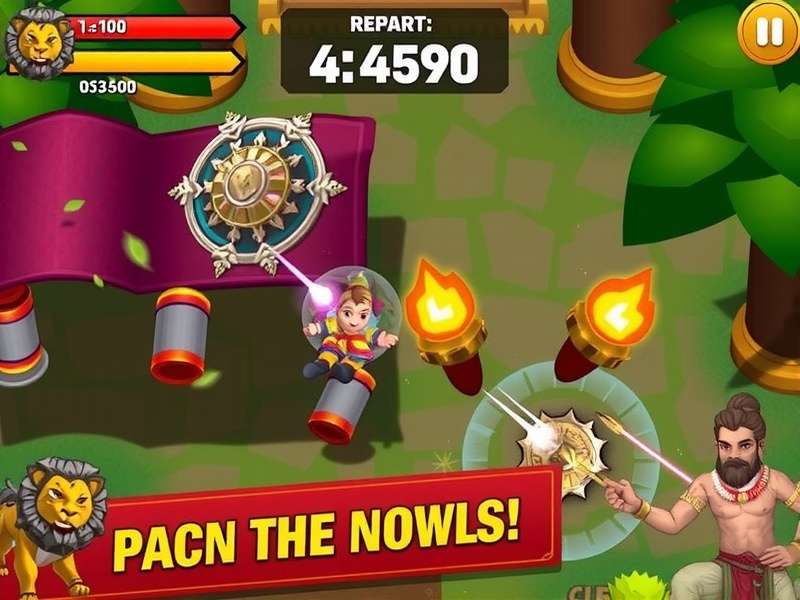
Task: Tap the lion portrait avatar
Action: click(x=38, y=42)
